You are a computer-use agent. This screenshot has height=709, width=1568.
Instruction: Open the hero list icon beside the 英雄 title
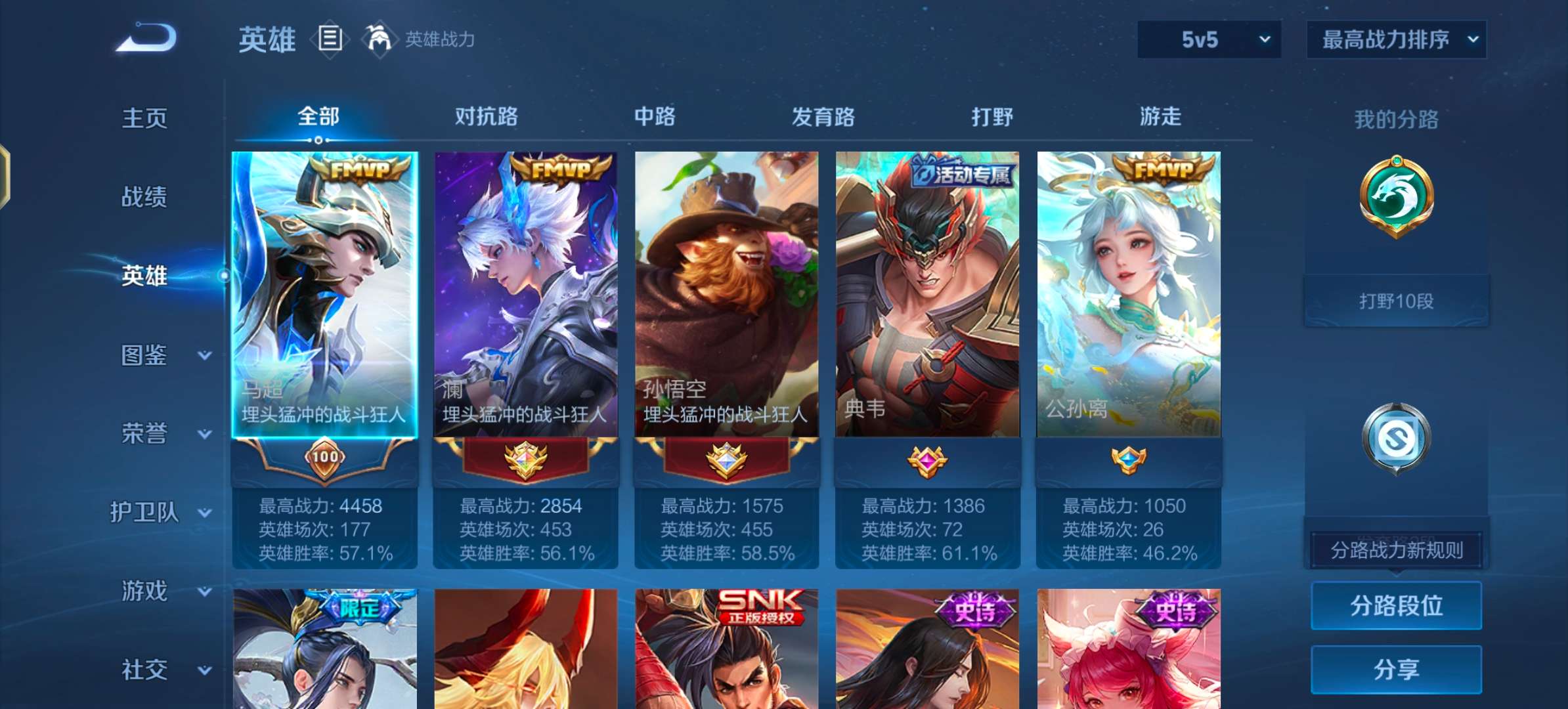(x=330, y=37)
